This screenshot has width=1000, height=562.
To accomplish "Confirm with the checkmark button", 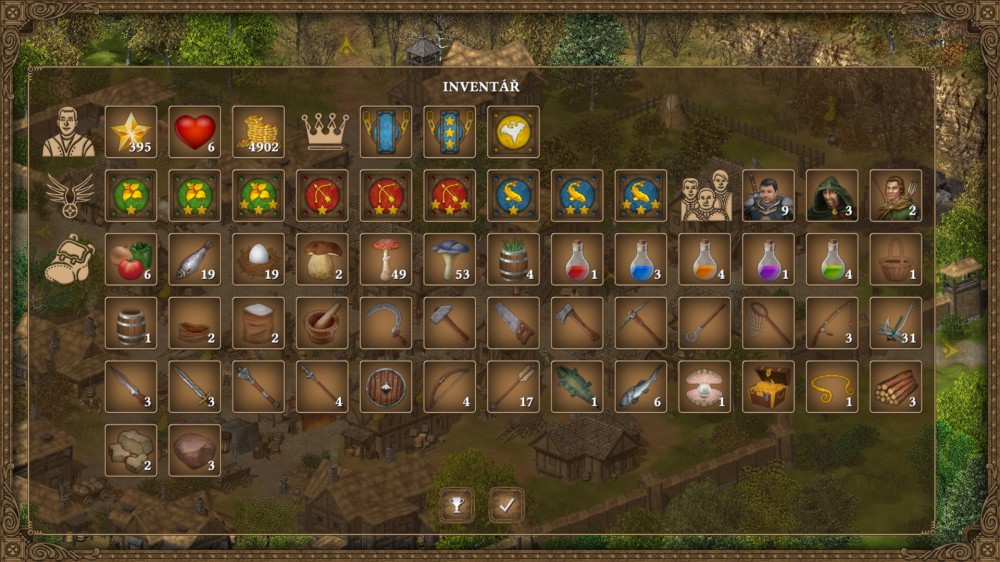I will pos(507,505).
